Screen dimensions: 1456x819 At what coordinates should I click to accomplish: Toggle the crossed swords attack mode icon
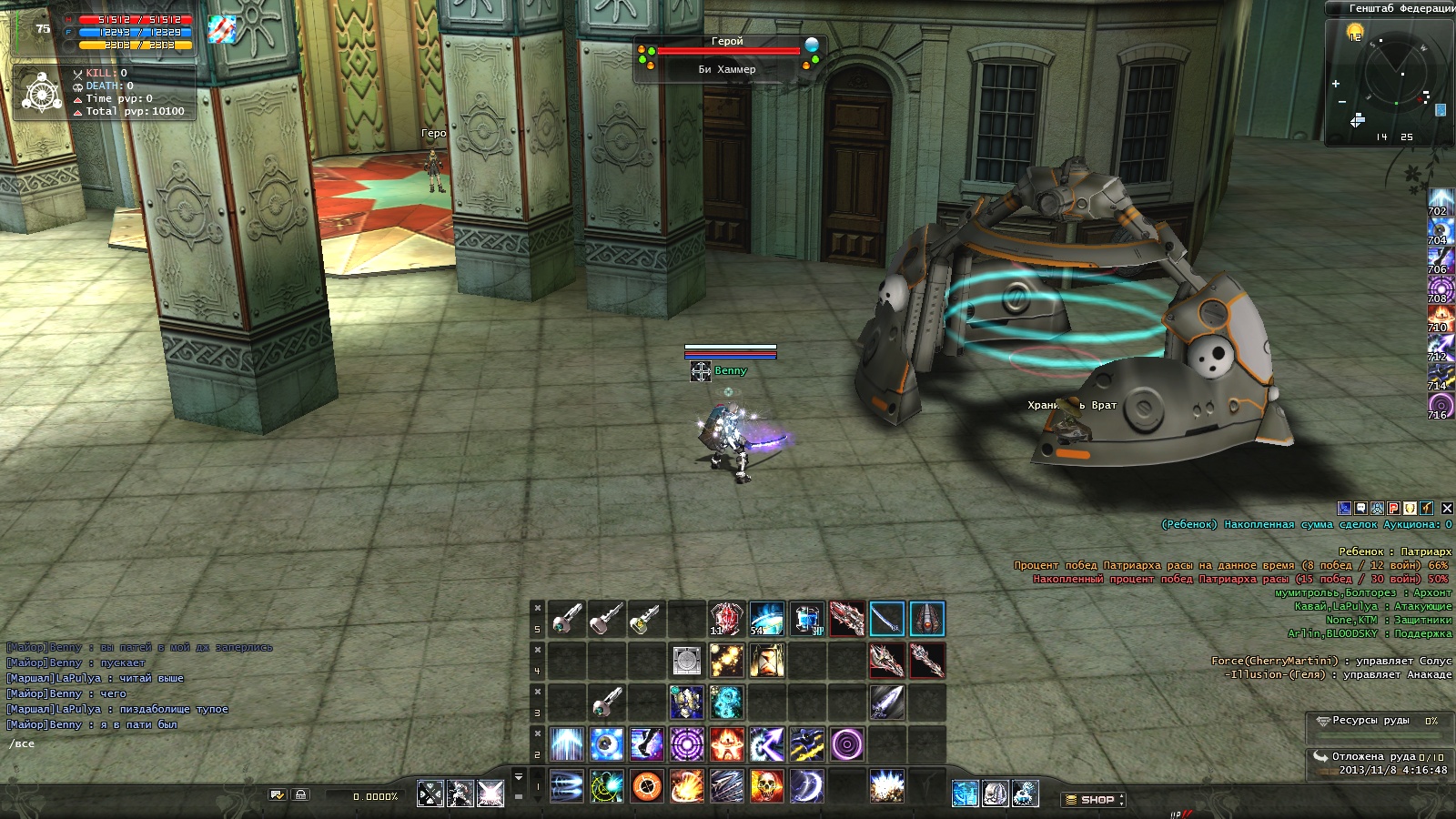(x=430, y=794)
